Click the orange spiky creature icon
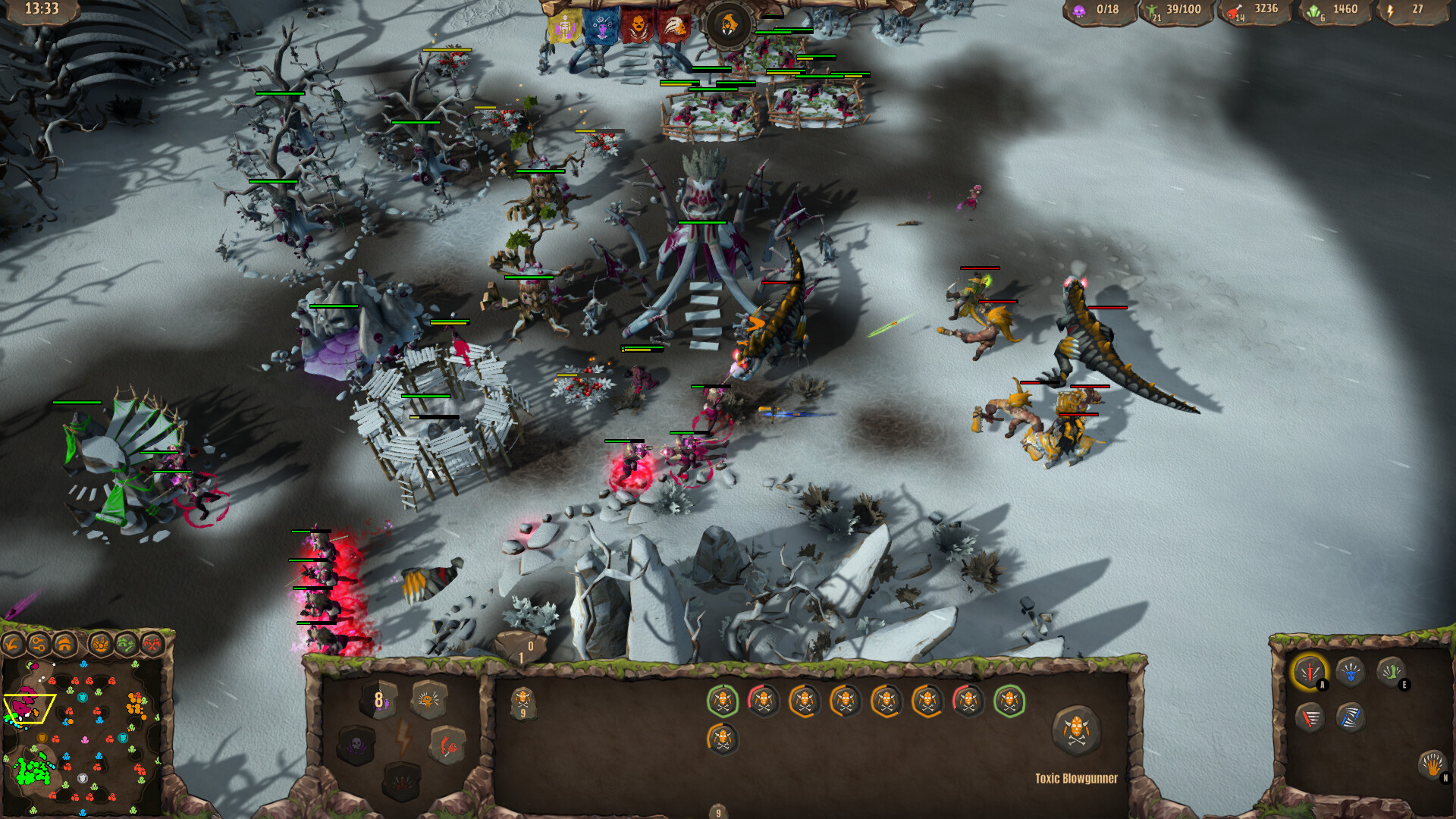Screen dimensions: 1456x819 pyautogui.click(x=428, y=698)
